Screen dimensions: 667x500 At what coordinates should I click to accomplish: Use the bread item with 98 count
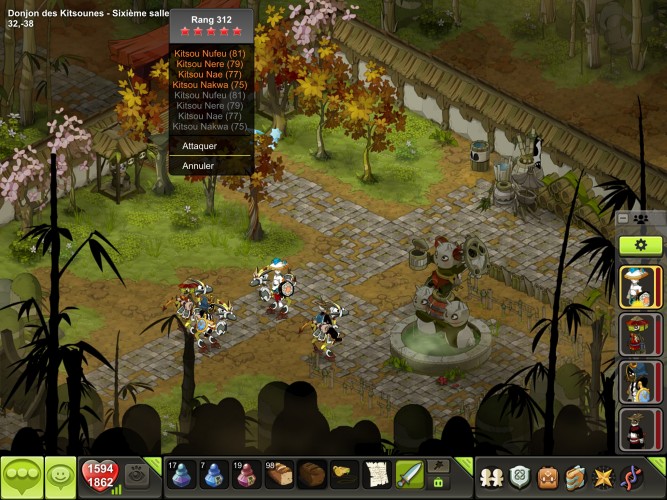click(280, 474)
